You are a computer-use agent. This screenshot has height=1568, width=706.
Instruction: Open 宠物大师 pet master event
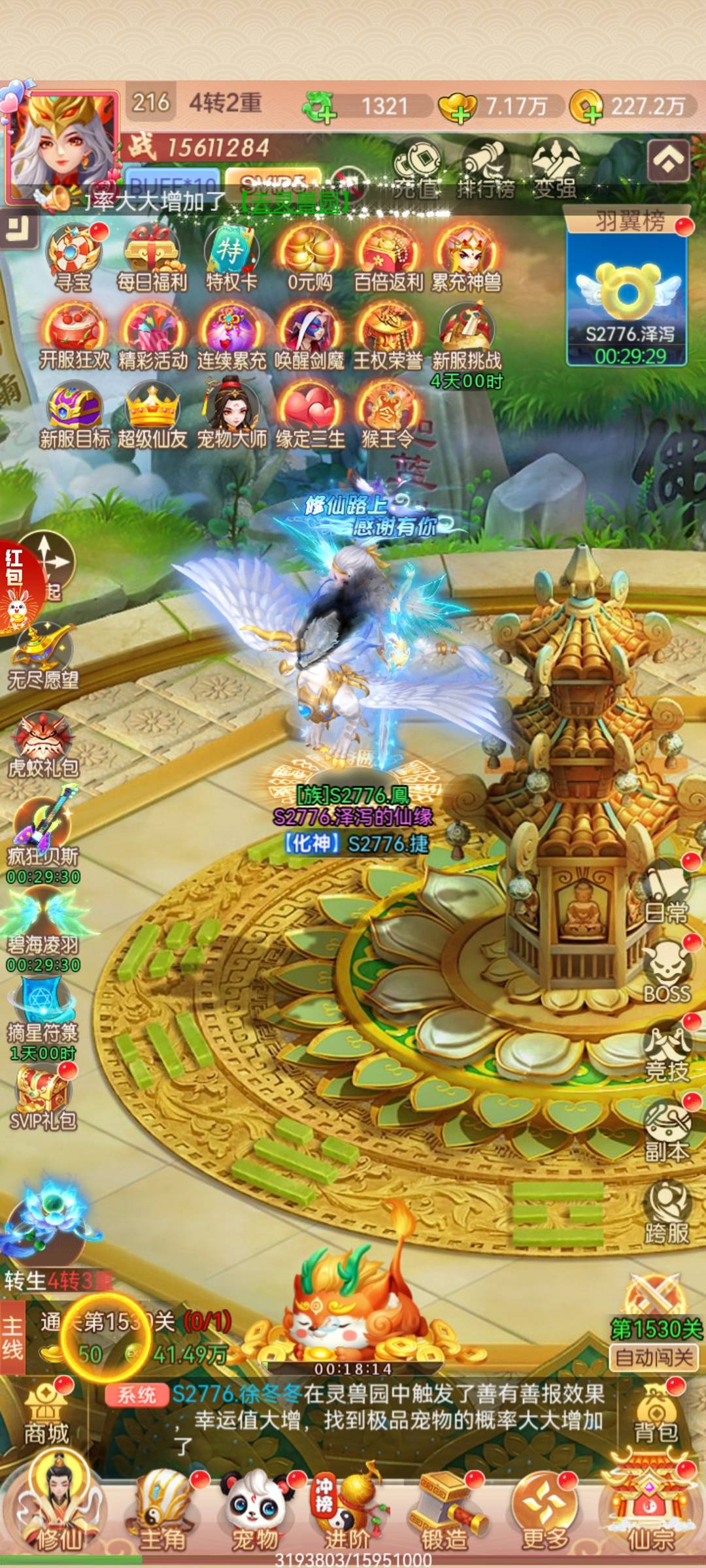click(231, 415)
